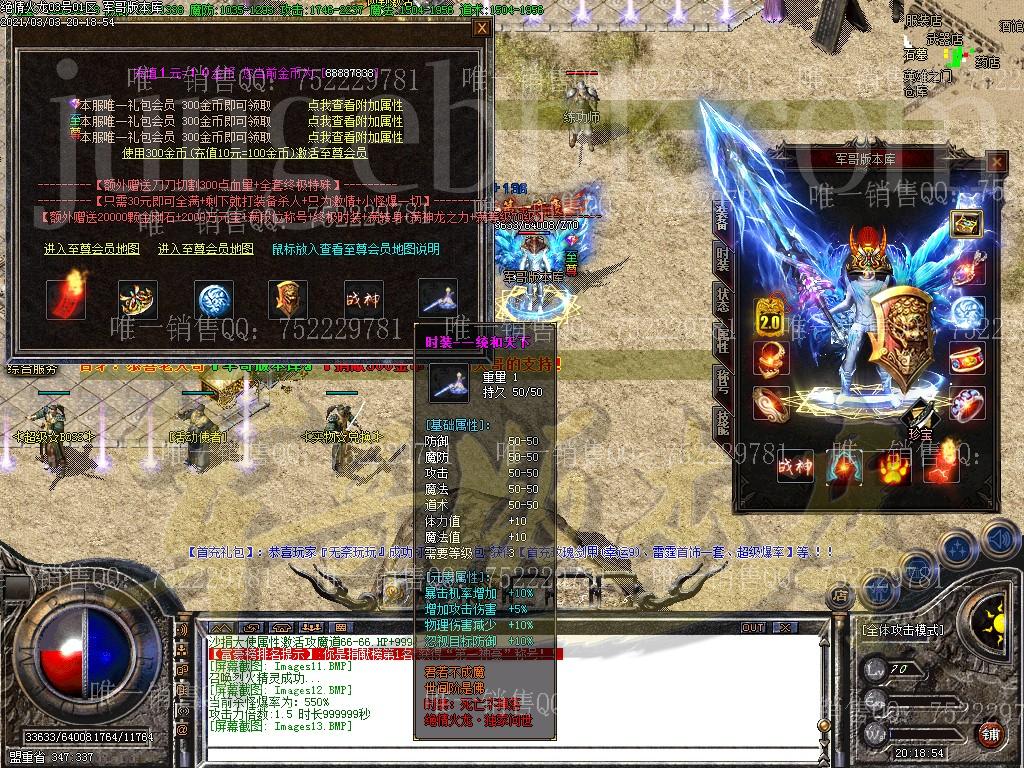Open the 状态 status tab
The width and height of the screenshot is (1024, 768).
(722, 299)
